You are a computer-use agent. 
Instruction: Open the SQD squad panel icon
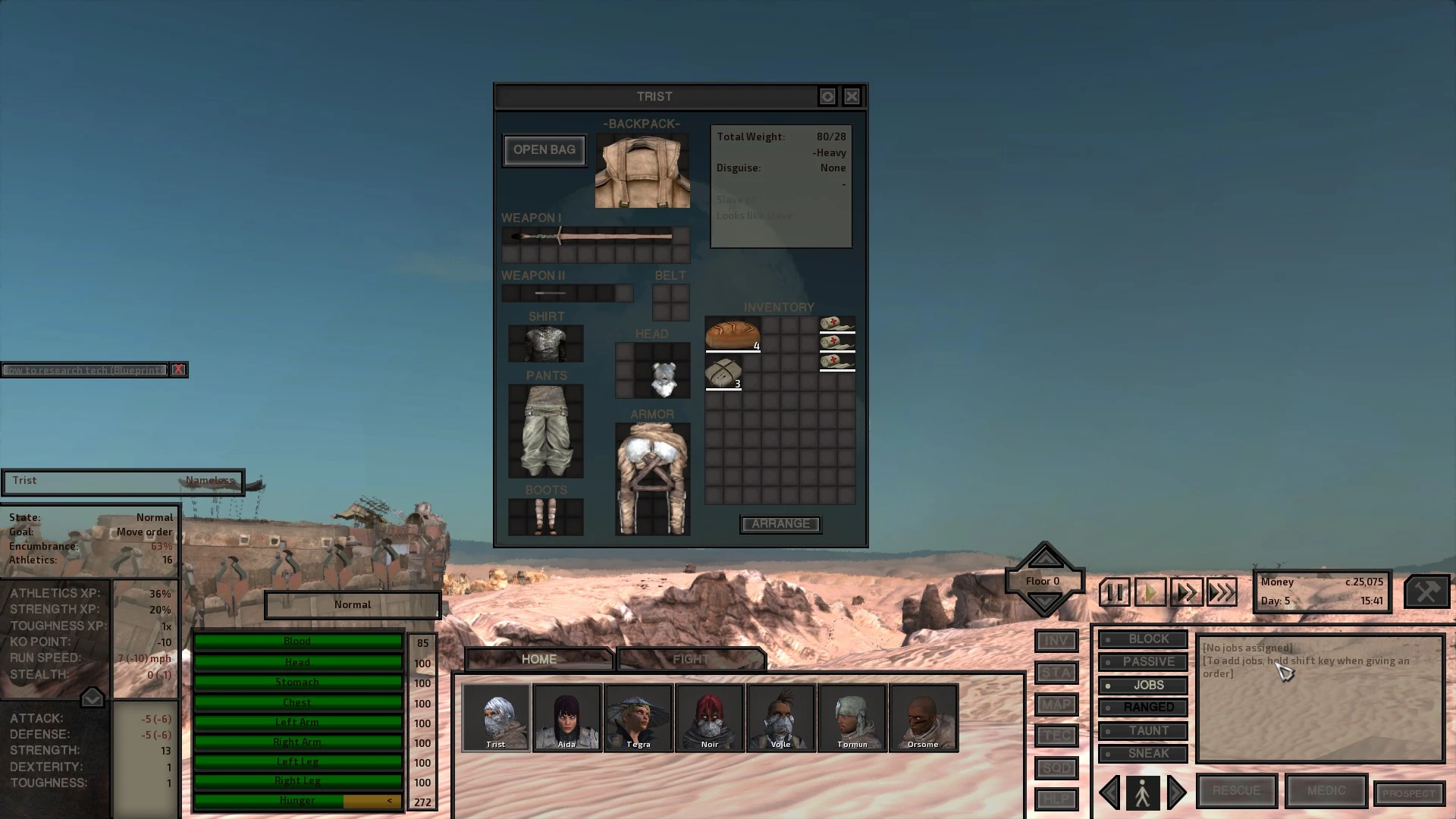(x=1056, y=768)
